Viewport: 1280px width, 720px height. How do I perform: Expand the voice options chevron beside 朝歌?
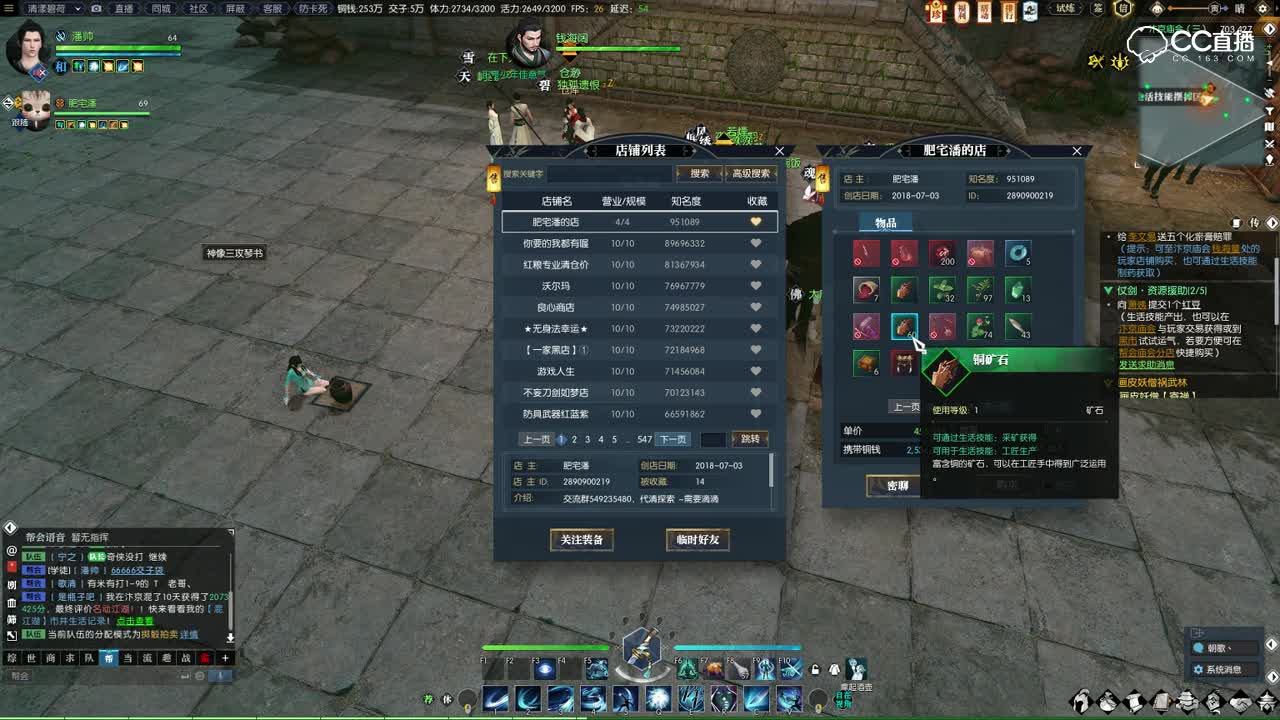pos(1227,648)
